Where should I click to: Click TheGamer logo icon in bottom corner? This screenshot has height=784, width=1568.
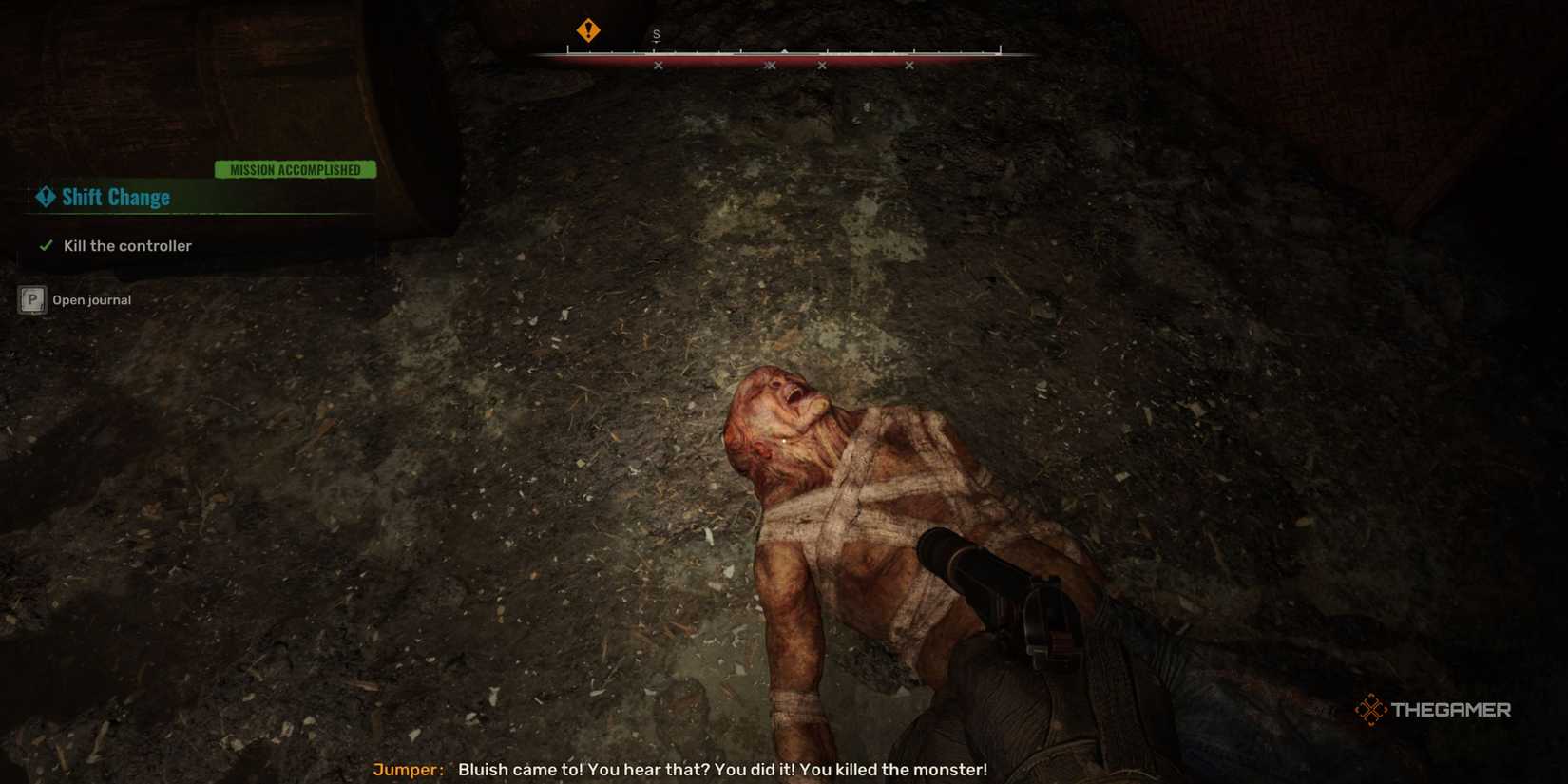(x=1372, y=708)
